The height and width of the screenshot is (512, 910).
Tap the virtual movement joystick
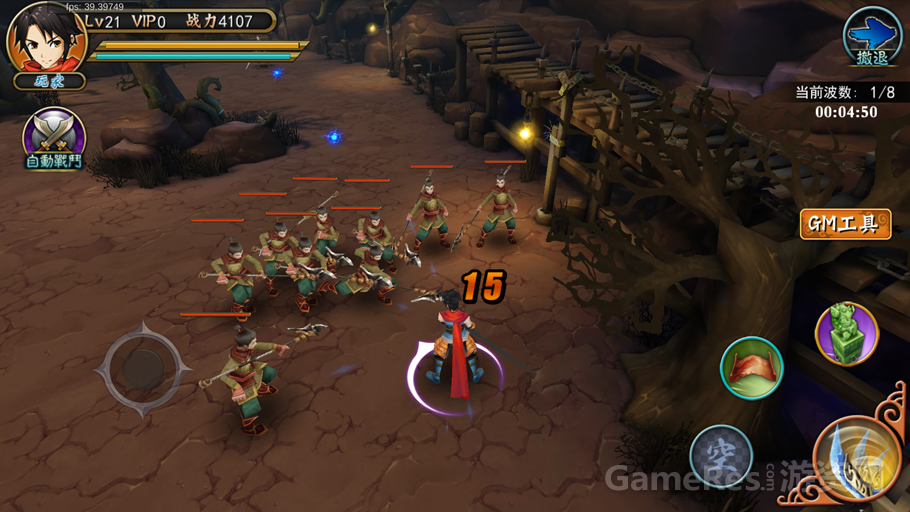tap(144, 368)
